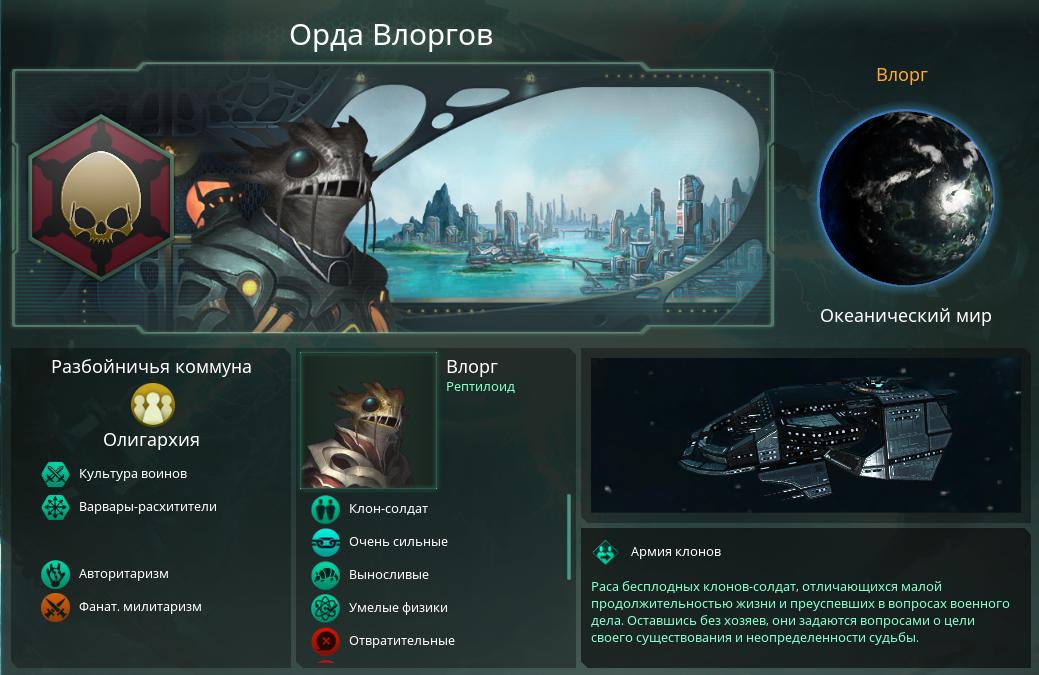Click the Выносливые trait icon
1039x675 pixels.
[x=326, y=575]
